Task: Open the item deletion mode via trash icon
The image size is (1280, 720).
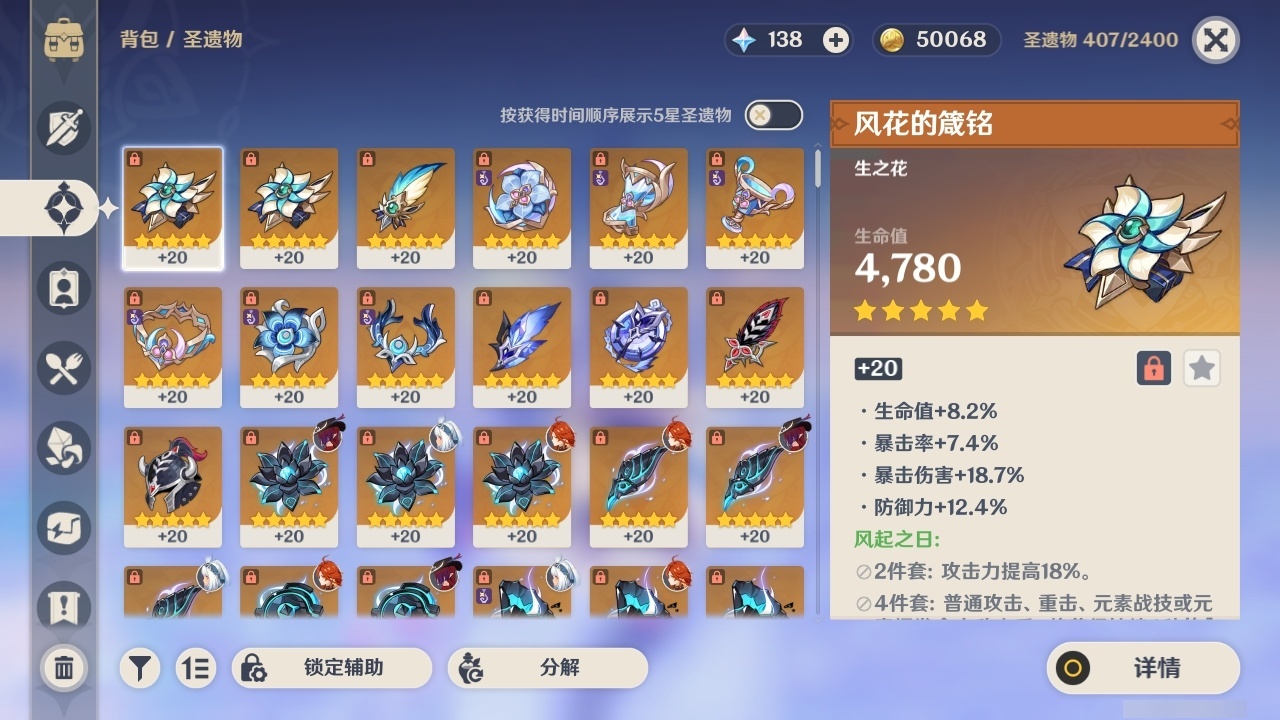Action: point(64,668)
